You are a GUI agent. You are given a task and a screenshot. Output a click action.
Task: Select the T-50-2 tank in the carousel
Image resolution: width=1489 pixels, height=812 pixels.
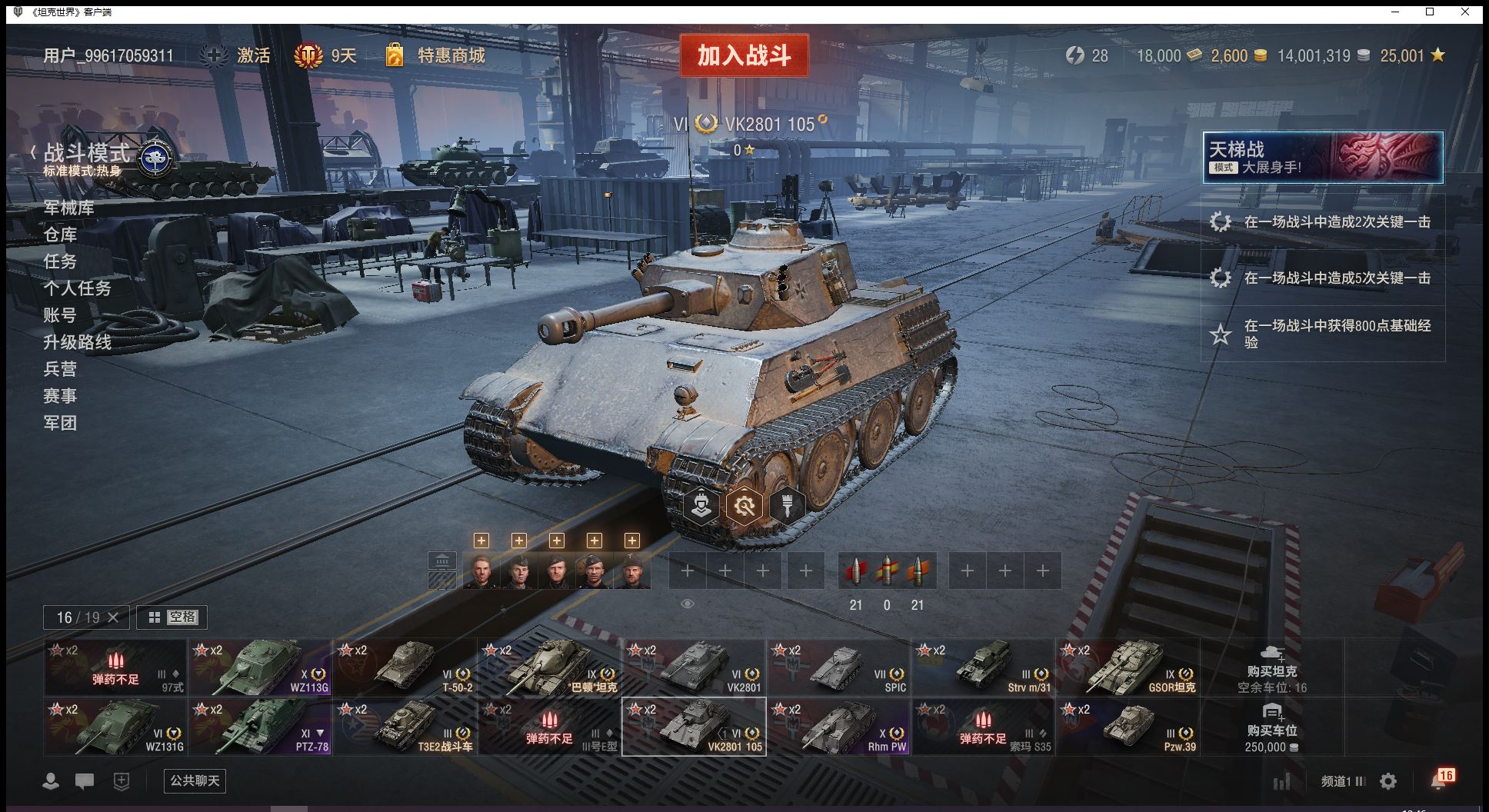405,667
